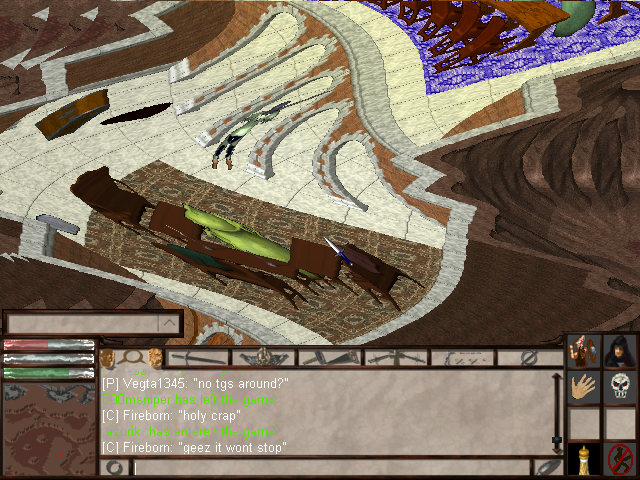Click the feather quill icon beside chat
This screenshot has height=480, width=640.
tap(546, 467)
